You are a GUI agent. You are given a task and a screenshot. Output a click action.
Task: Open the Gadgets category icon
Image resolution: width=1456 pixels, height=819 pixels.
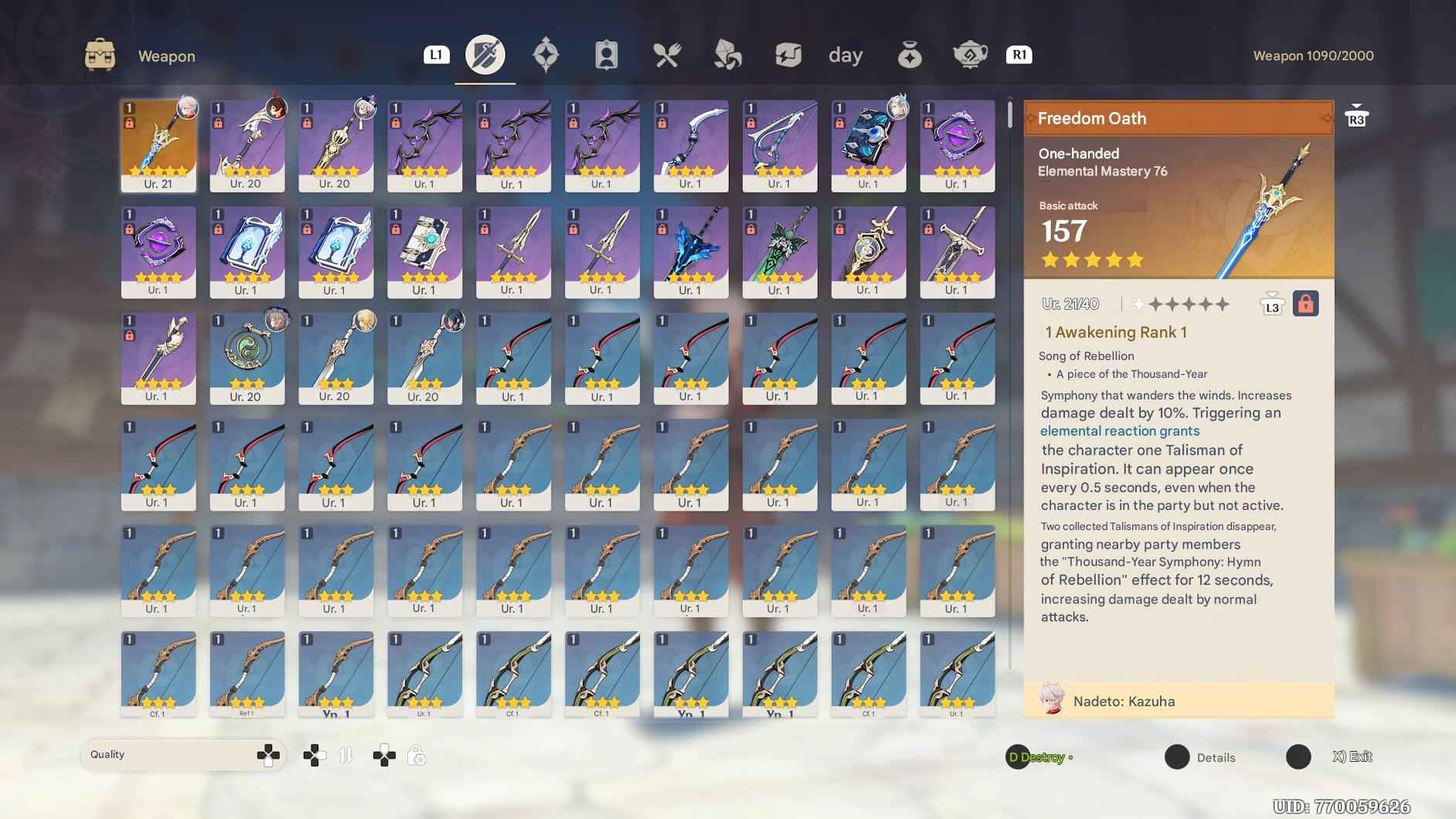[x=788, y=54]
